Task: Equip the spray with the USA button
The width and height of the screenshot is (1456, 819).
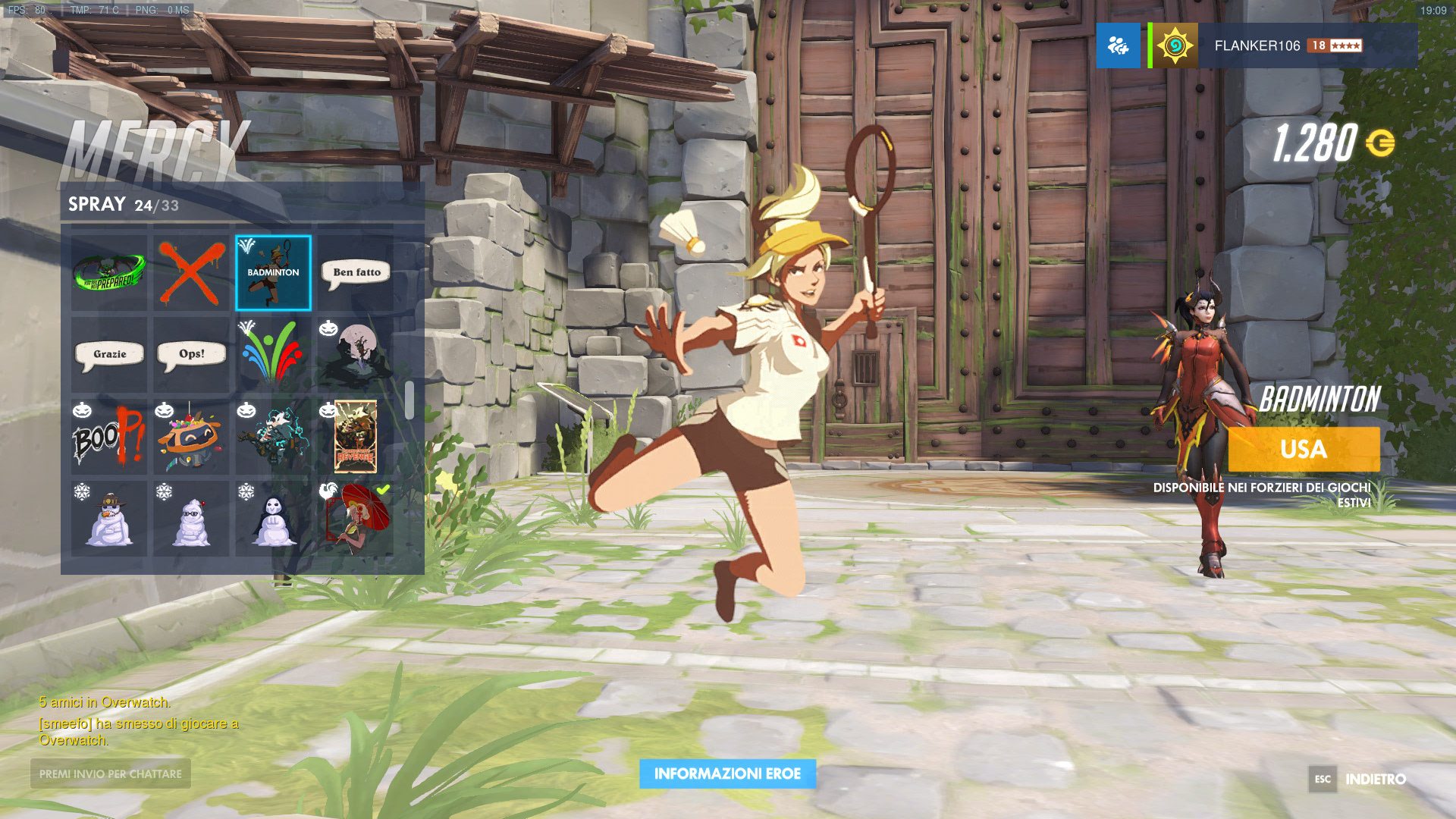Action: pyautogui.click(x=1304, y=449)
